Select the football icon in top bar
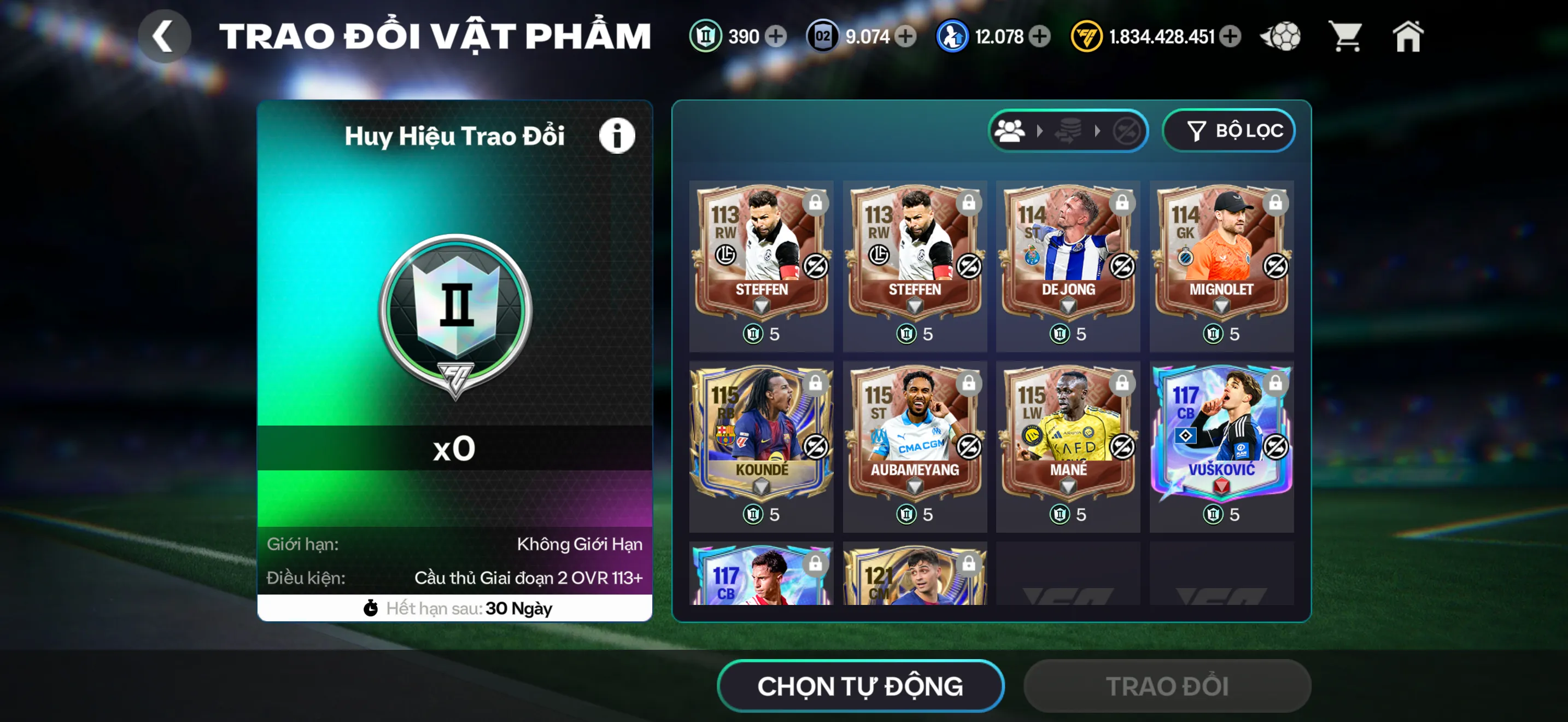The width and height of the screenshot is (1568, 722). coord(1280,37)
